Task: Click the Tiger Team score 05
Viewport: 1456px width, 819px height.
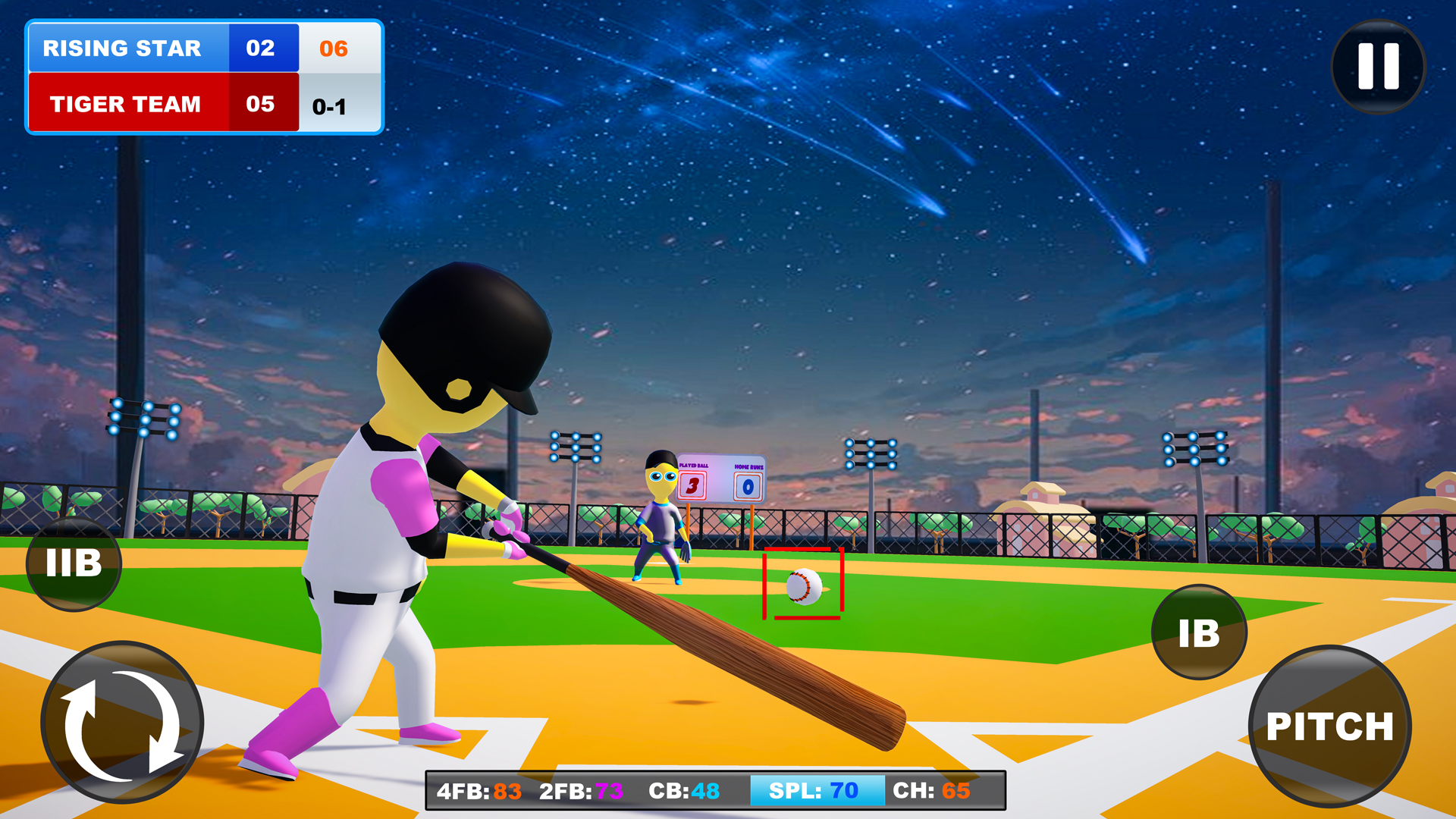Action: [260, 104]
